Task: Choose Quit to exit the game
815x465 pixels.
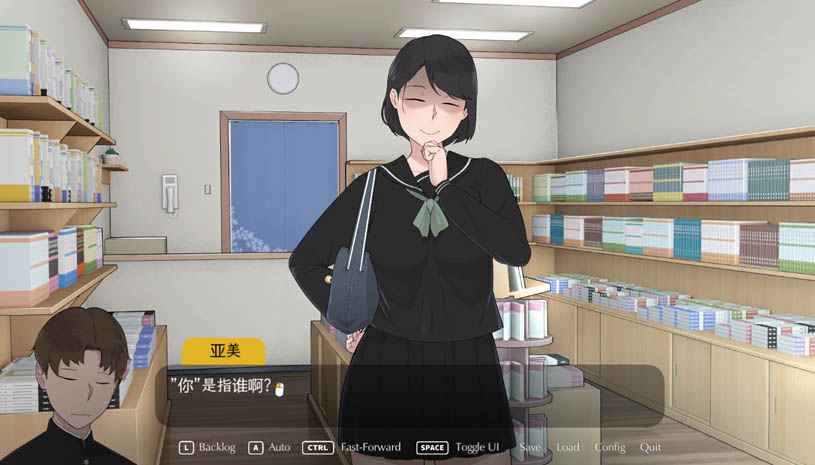Action: click(650, 447)
